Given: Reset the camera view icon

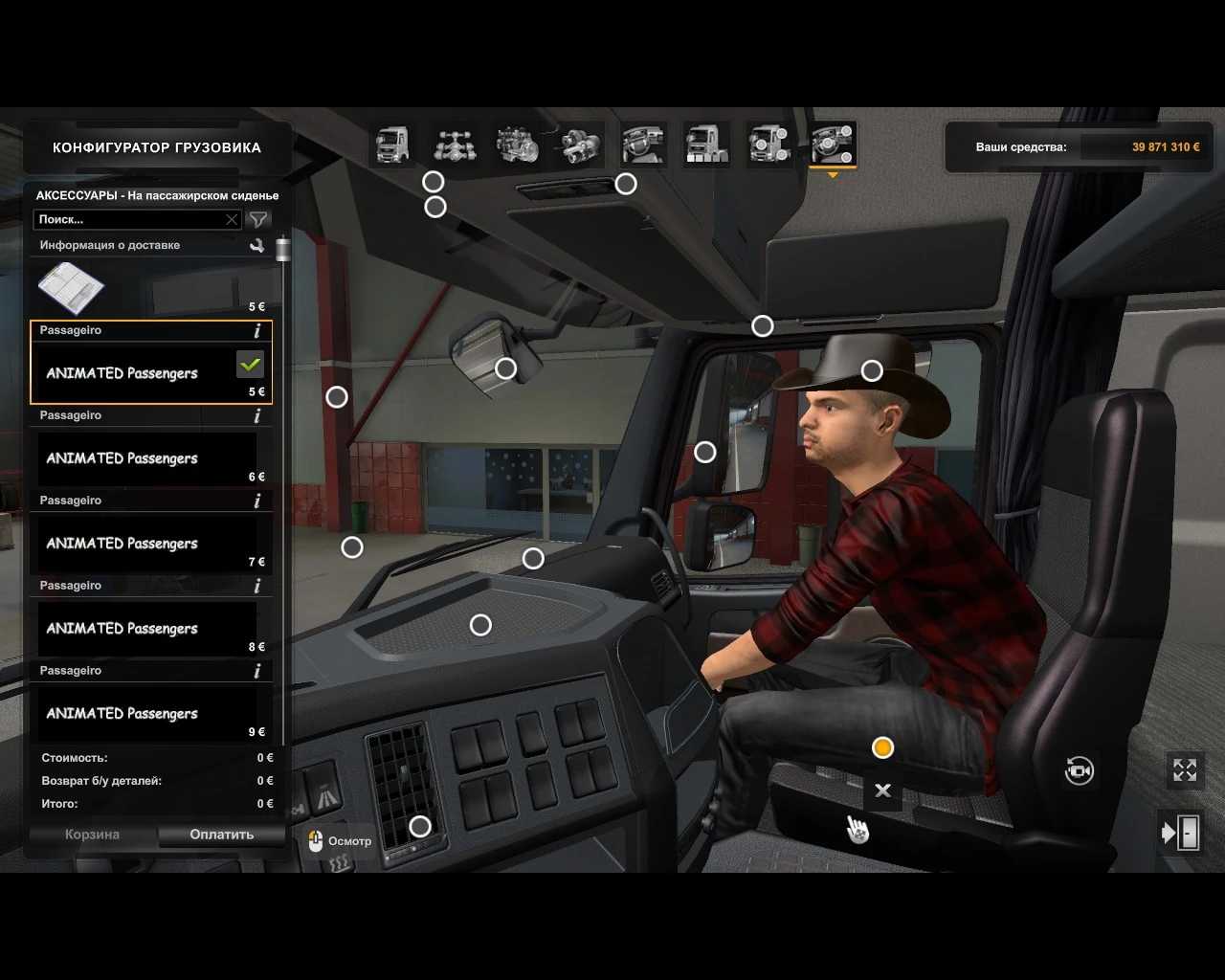Looking at the screenshot, I should coord(1080,770).
